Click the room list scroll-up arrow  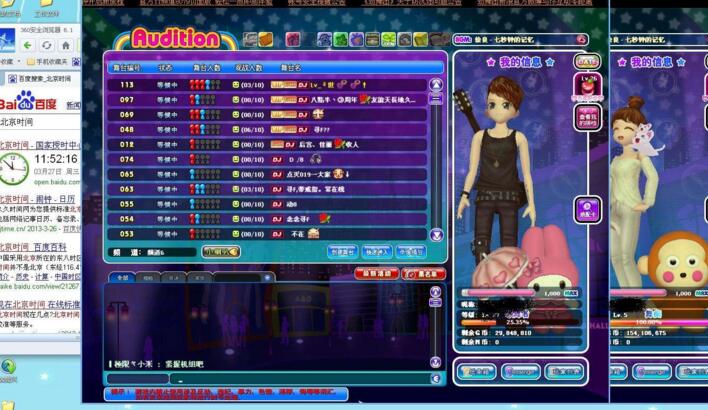[x=436, y=84]
